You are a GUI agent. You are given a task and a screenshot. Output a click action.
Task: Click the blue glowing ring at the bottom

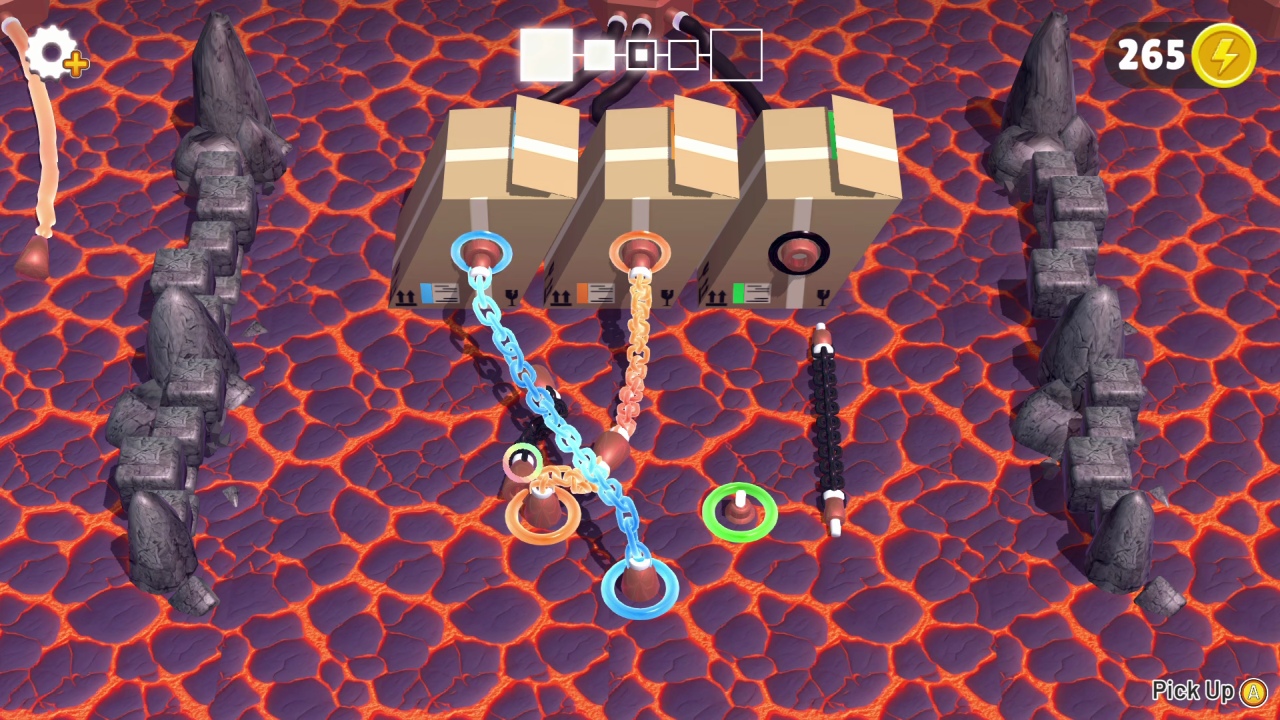click(640, 587)
